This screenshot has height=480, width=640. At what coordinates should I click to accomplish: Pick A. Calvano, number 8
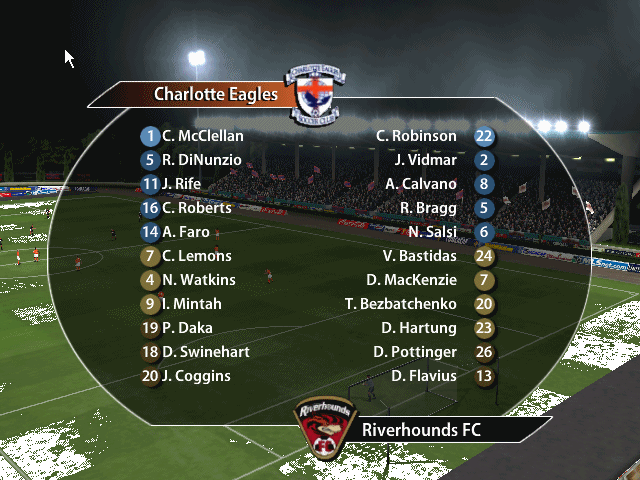421,184
